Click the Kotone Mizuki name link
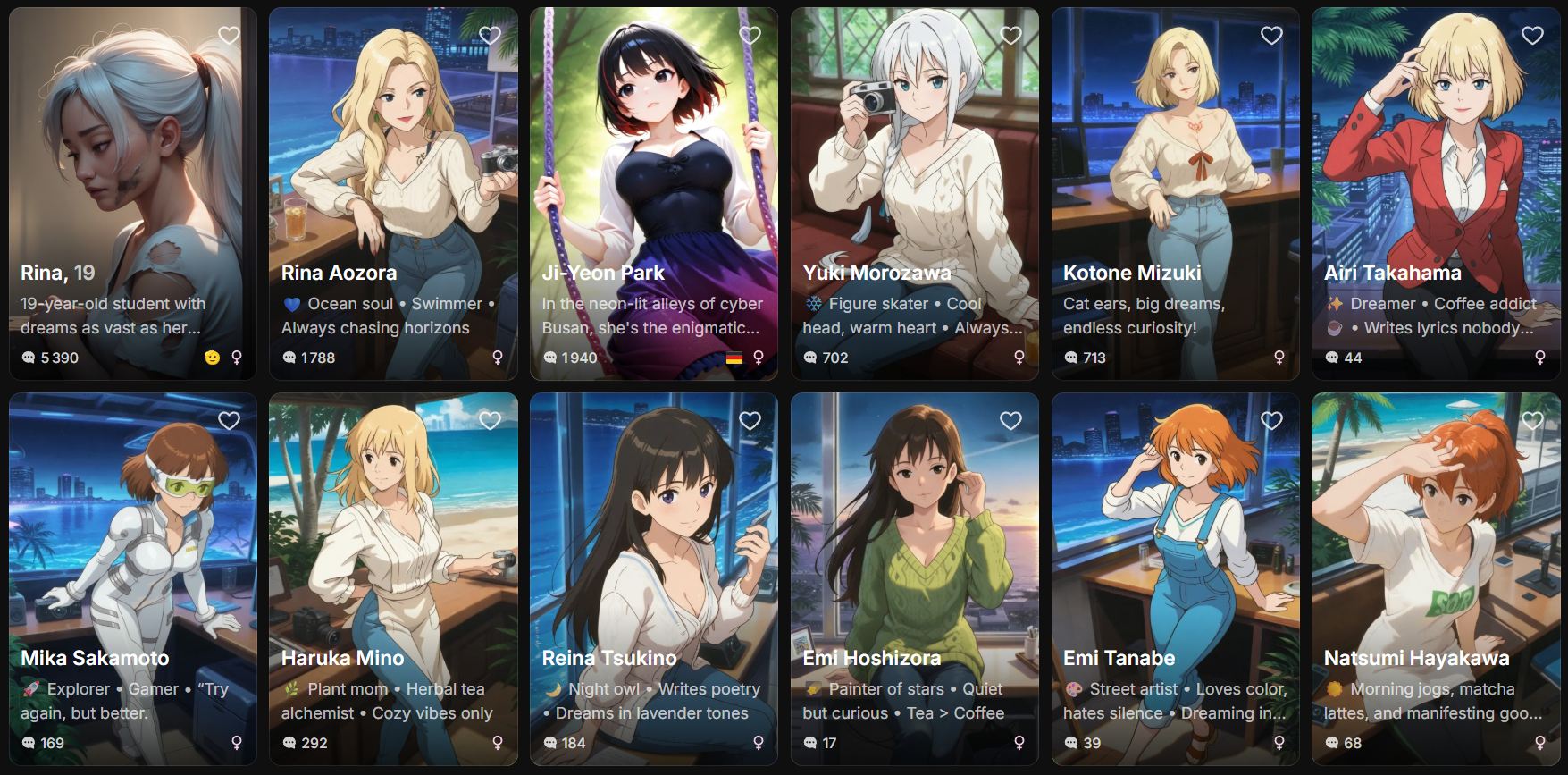The width and height of the screenshot is (1568, 775). click(1133, 274)
